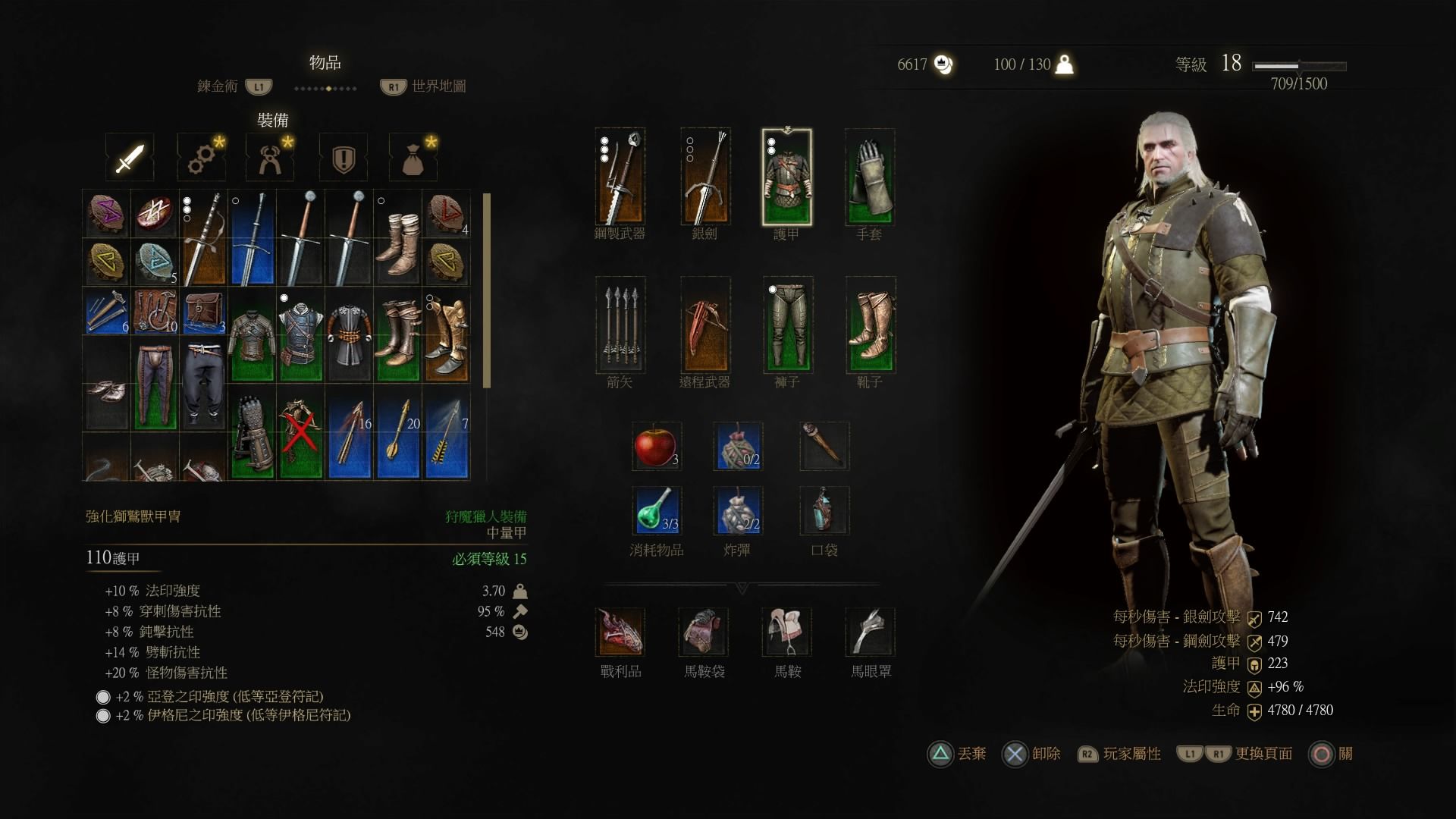Image resolution: width=1456 pixels, height=819 pixels.
Task: Click the equipped gloves slot
Action: point(870,177)
